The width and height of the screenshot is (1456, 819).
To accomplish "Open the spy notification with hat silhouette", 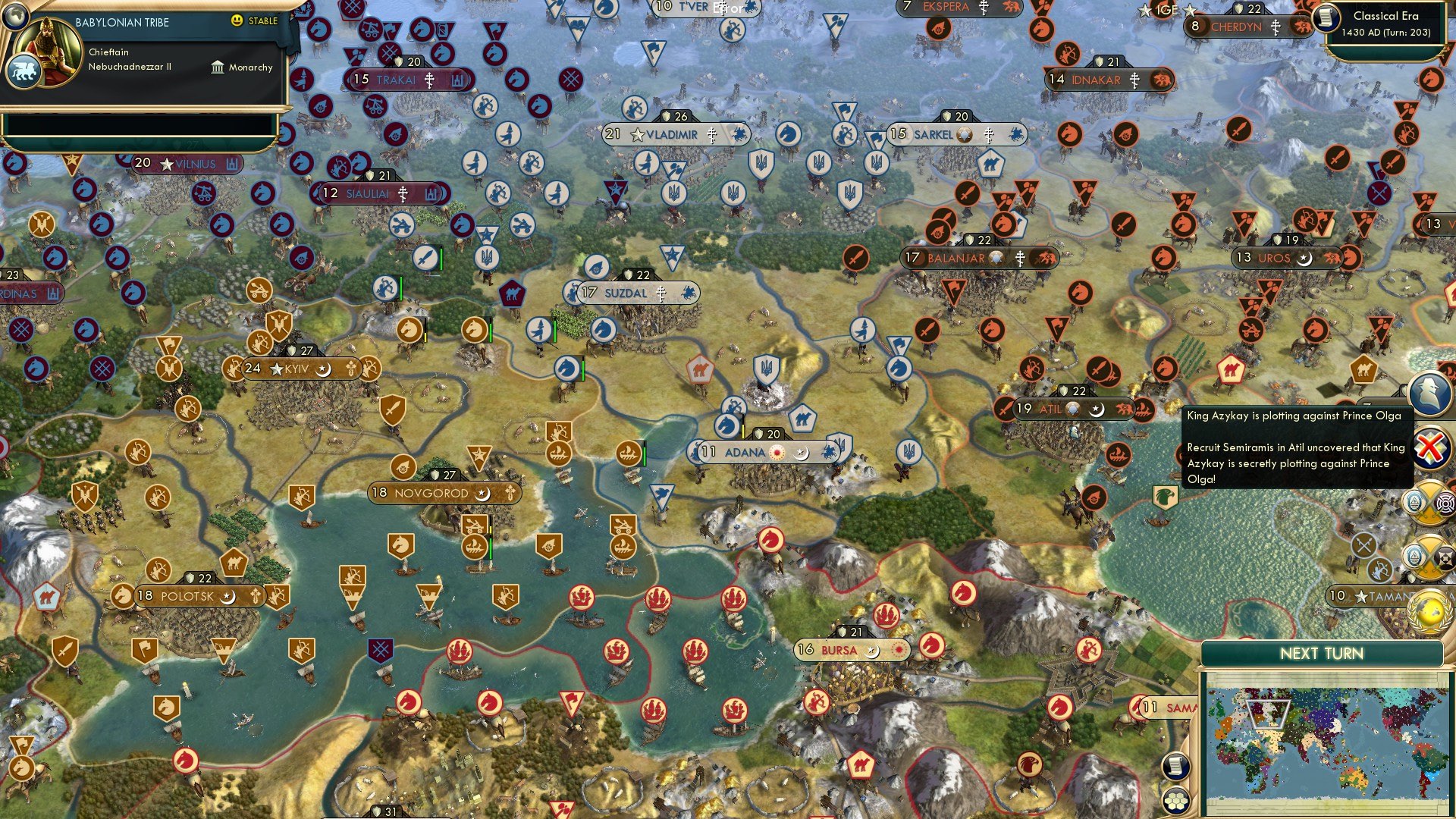I will [1429, 391].
